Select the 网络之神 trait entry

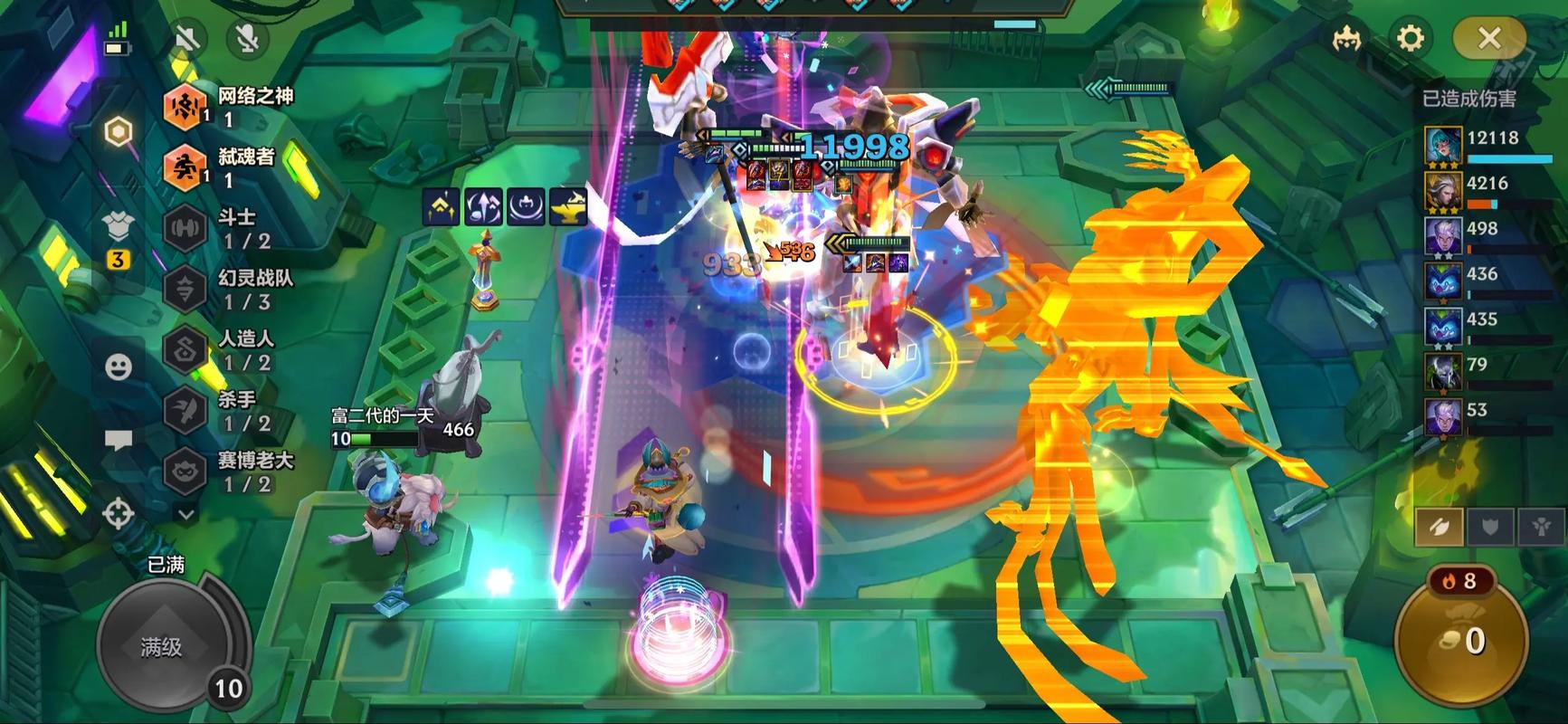(230, 107)
